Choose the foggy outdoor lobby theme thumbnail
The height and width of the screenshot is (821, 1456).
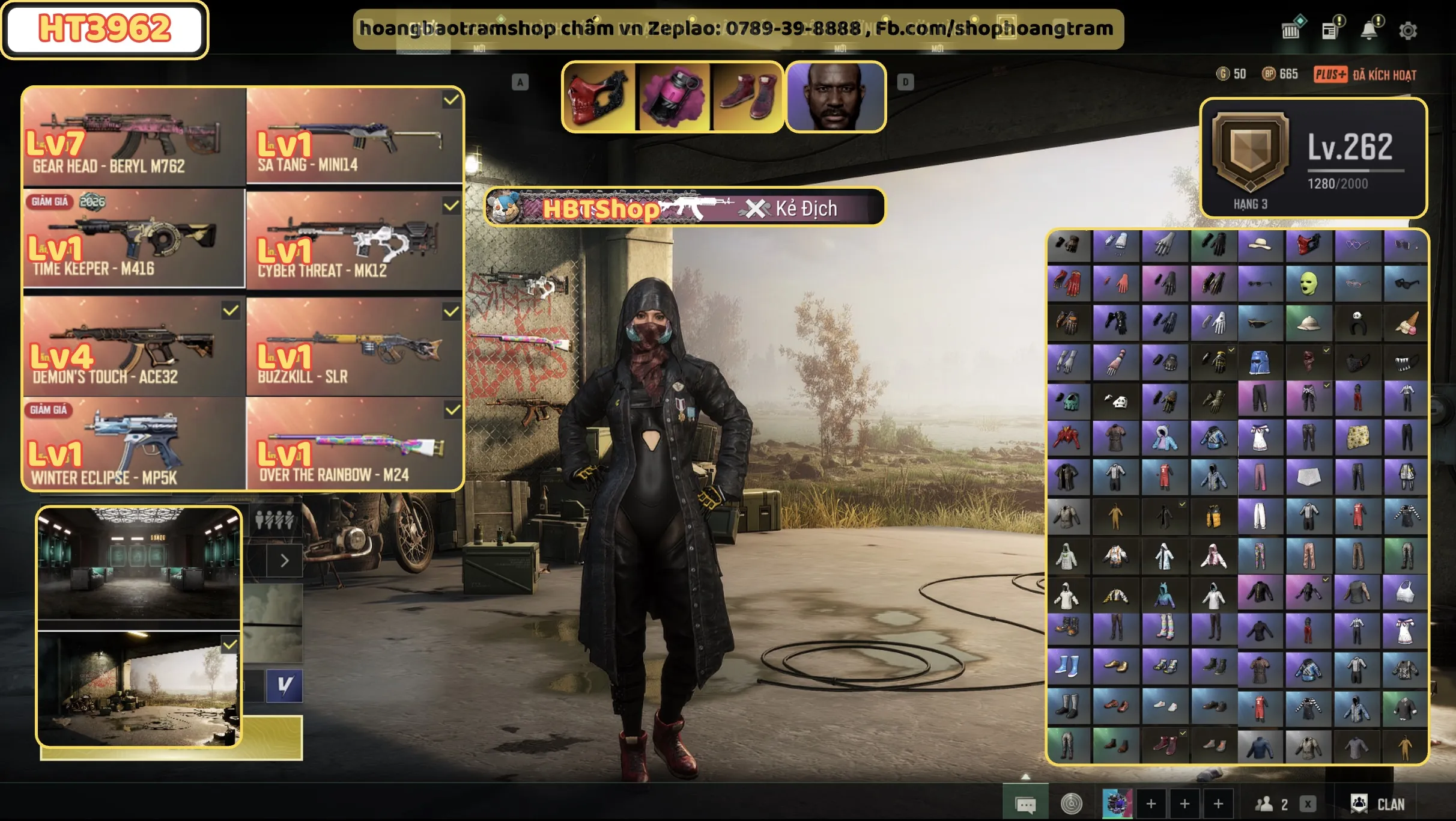139,689
